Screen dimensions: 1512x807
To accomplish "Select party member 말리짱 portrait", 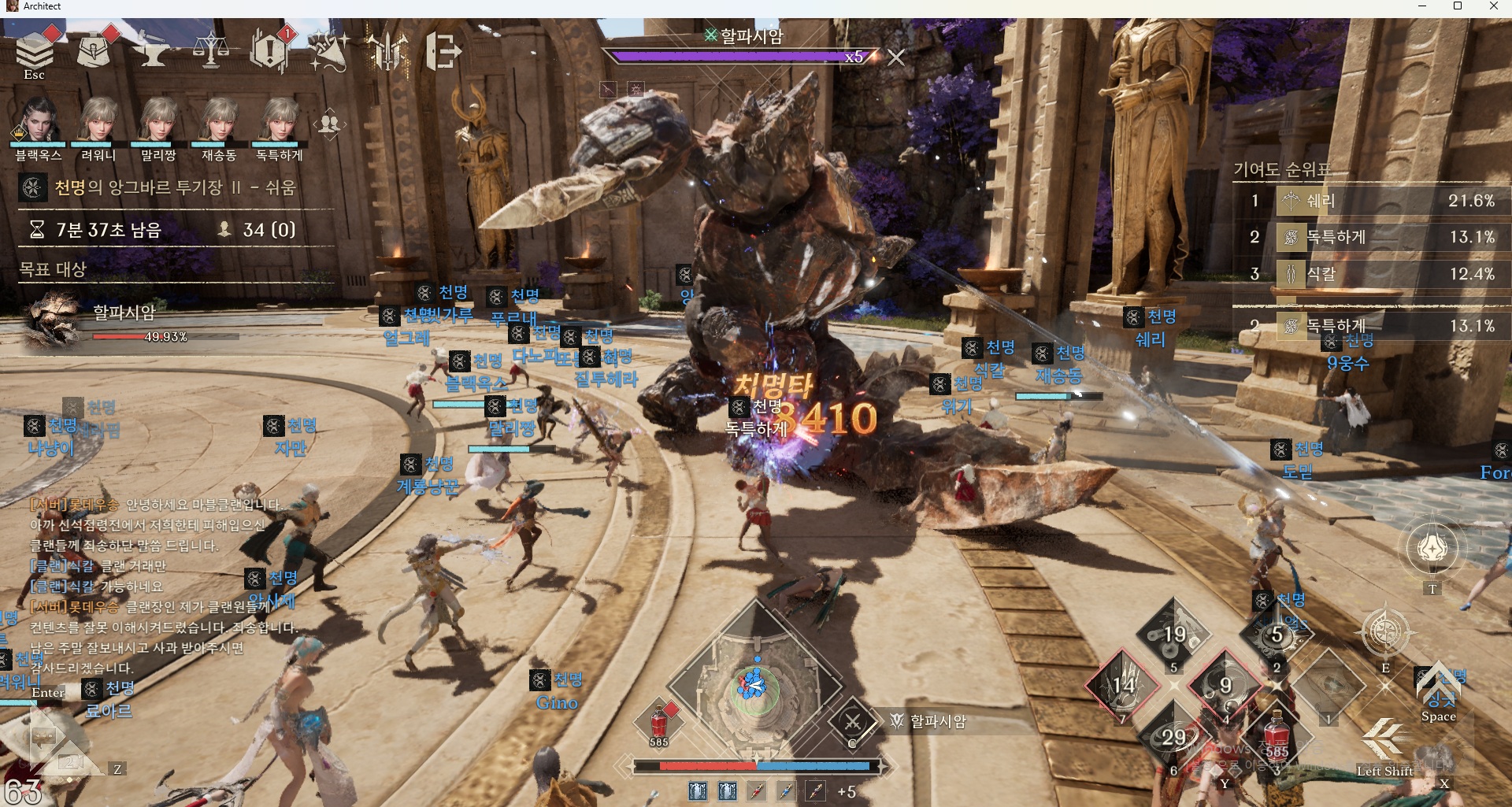I will click(158, 121).
